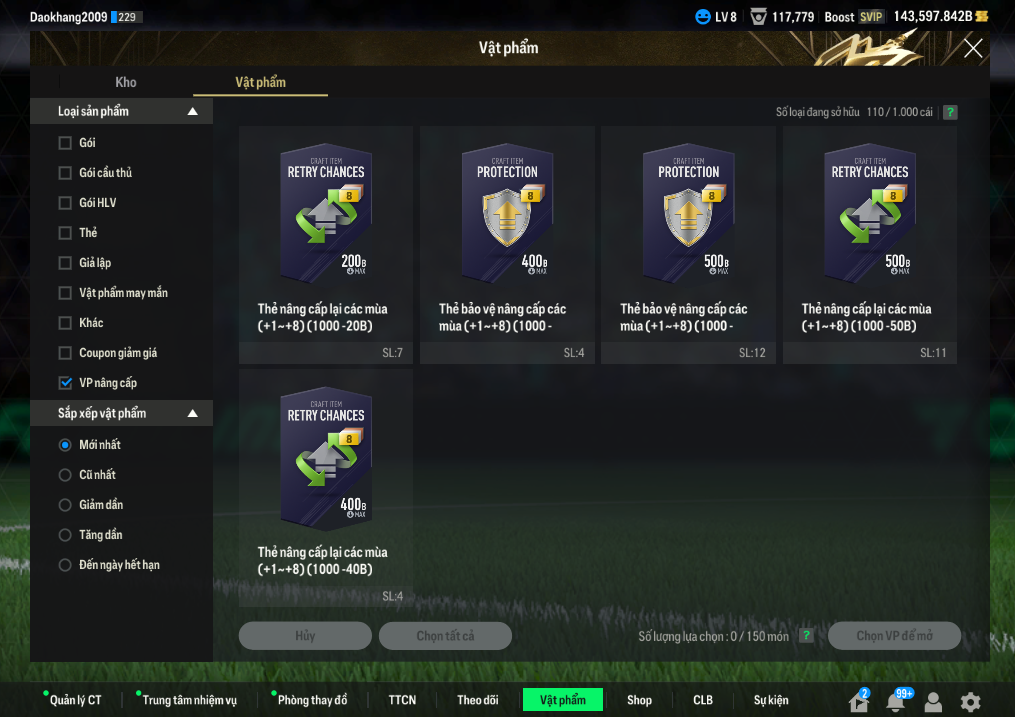Select Tăng dần sorting
Image resolution: width=1015 pixels, height=717 pixels.
click(65, 535)
